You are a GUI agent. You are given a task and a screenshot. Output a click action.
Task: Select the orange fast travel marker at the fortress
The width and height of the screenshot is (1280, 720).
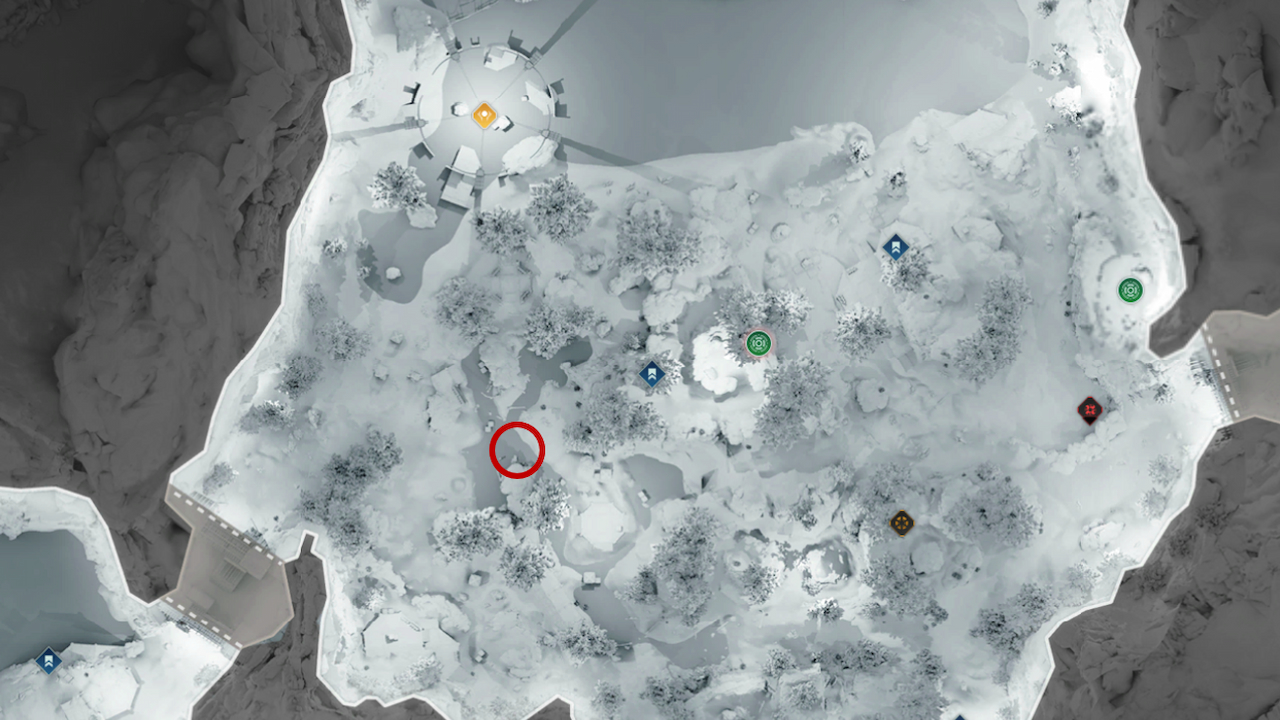tap(483, 115)
